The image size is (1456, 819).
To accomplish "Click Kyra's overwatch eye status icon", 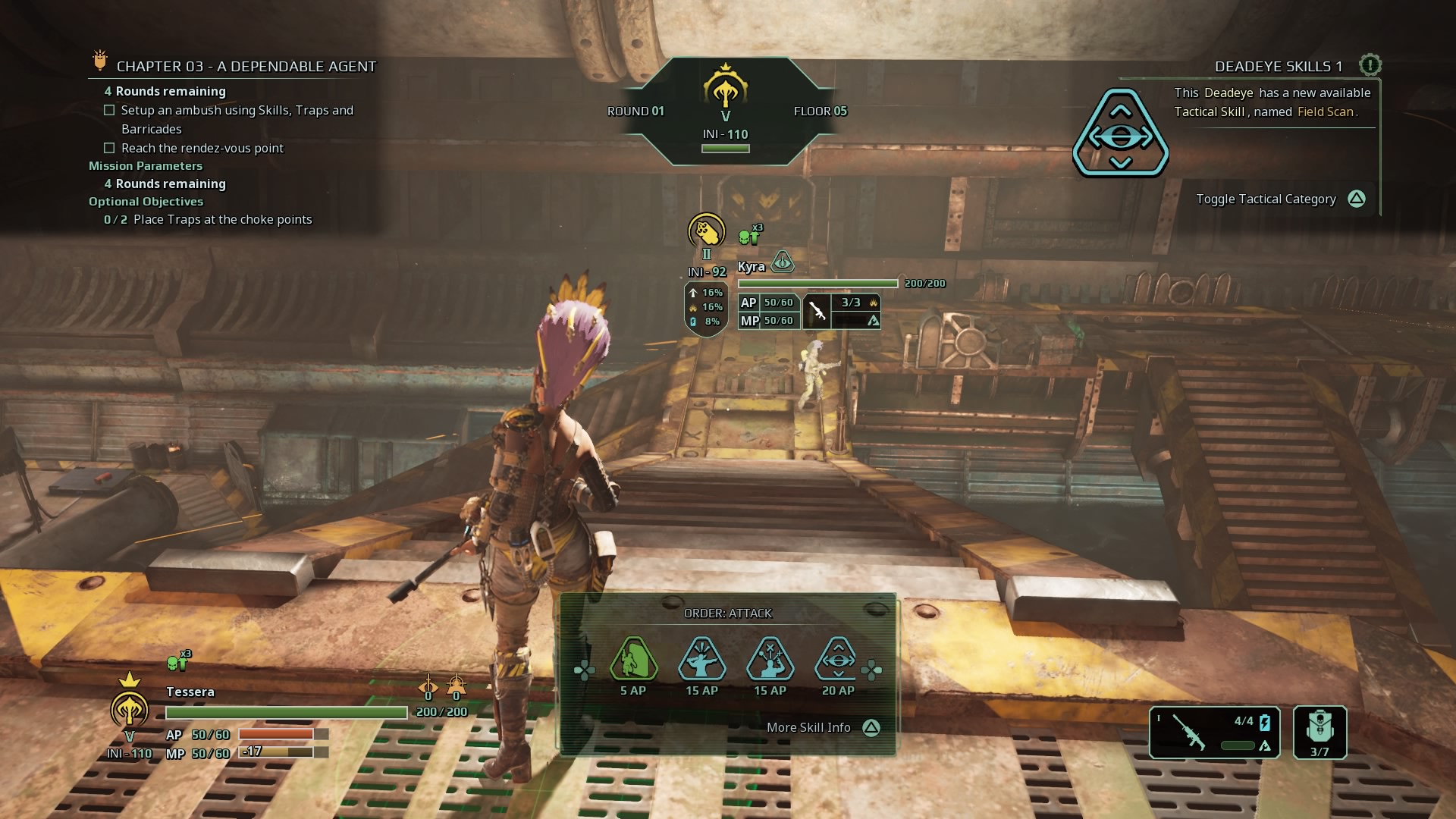I will [x=782, y=262].
